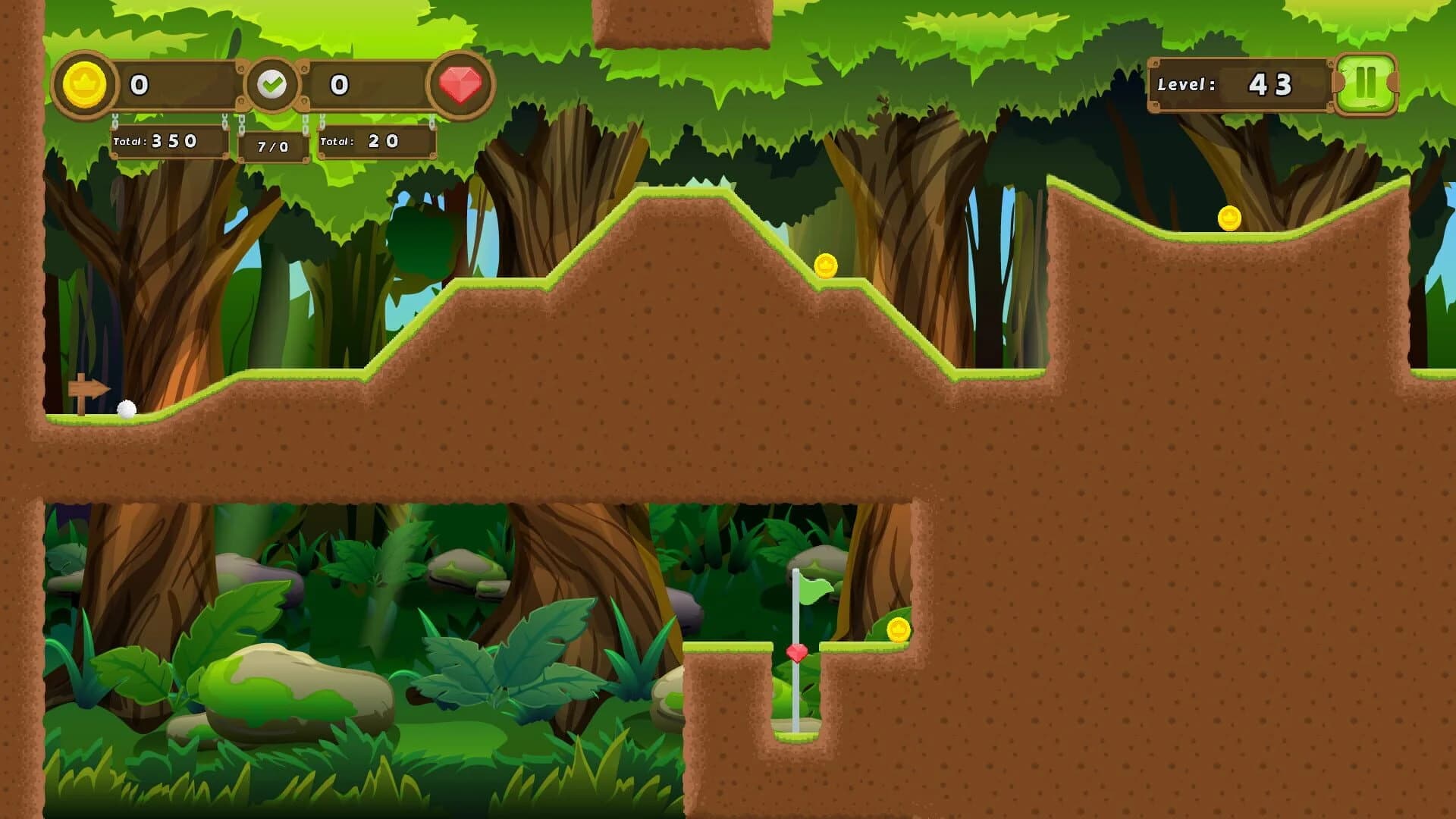This screenshot has height=819, width=1456.
Task: Click the Total 350 coins counter
Action: (168, 140)
